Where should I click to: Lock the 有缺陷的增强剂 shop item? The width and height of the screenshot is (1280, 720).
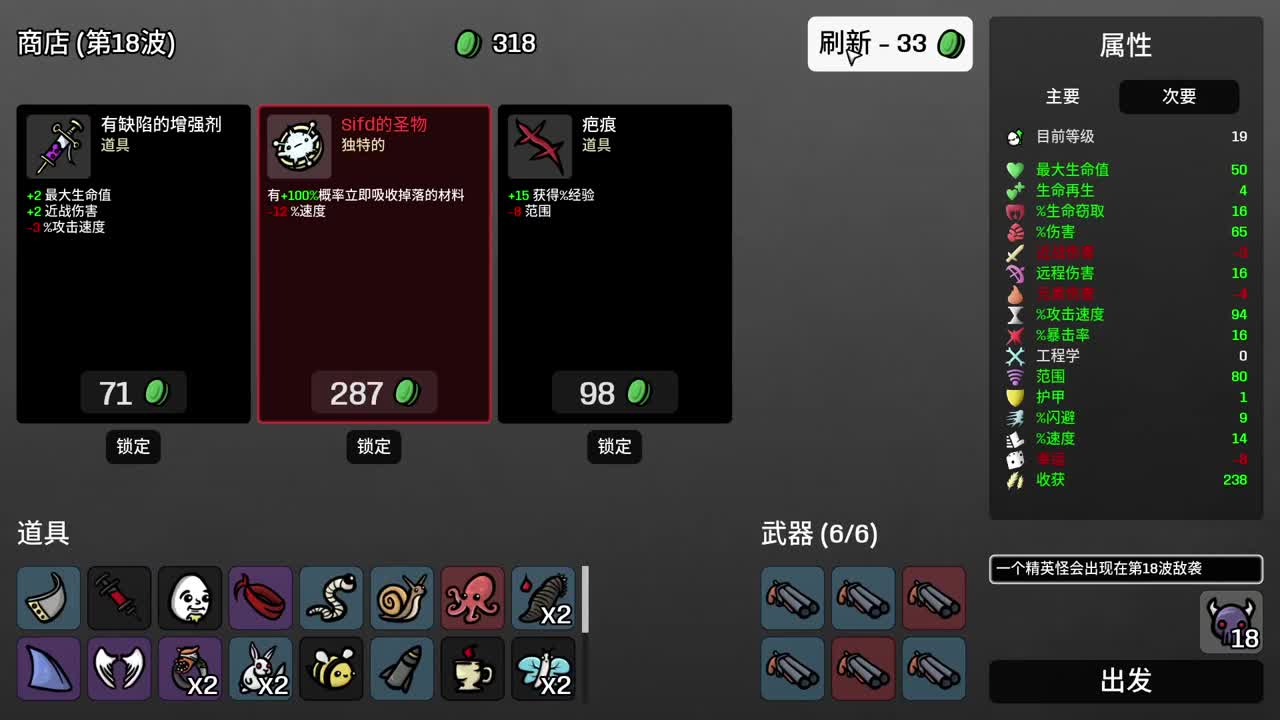click(133, 447)
